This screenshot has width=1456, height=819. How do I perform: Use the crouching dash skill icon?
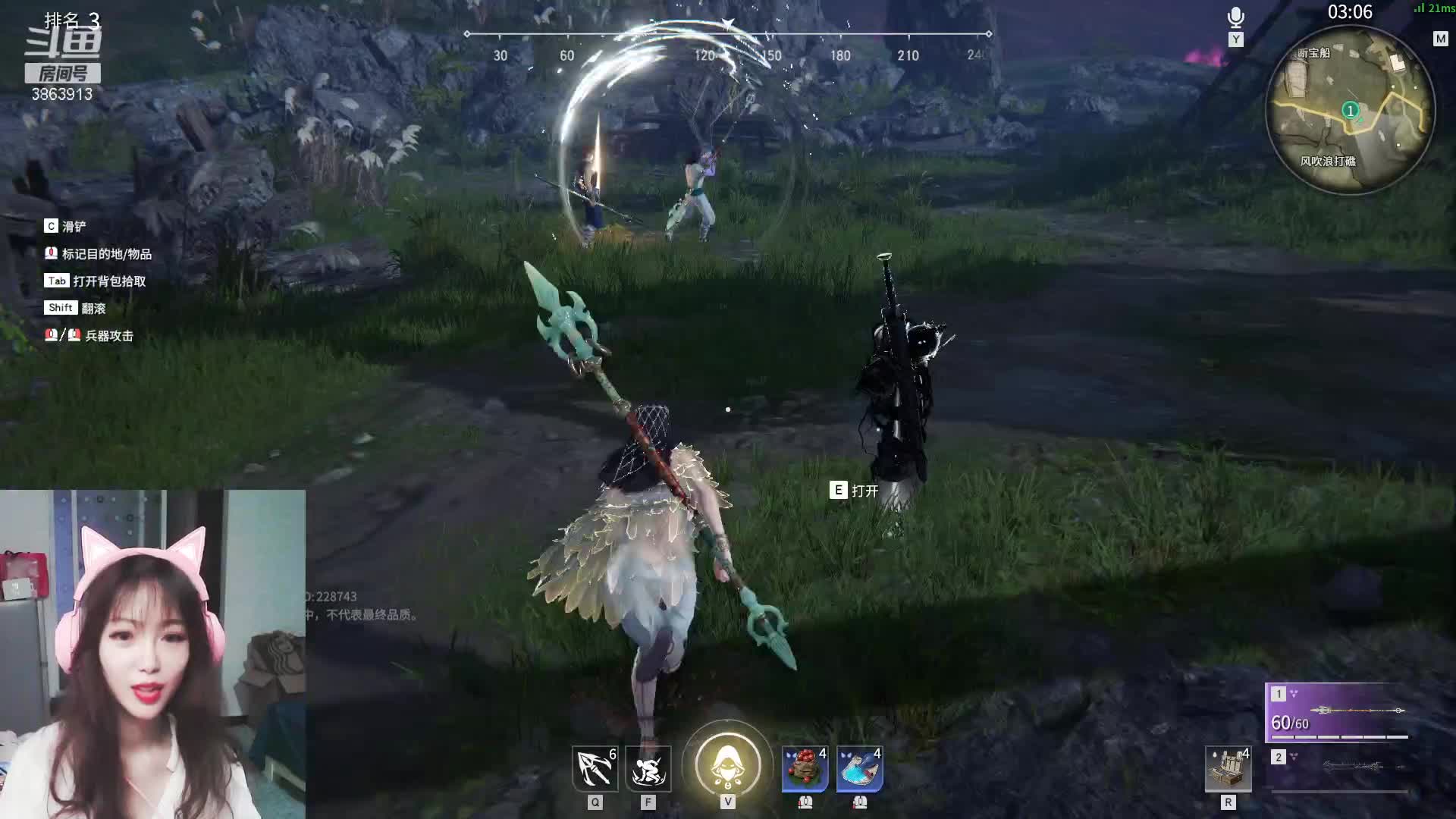648,768
